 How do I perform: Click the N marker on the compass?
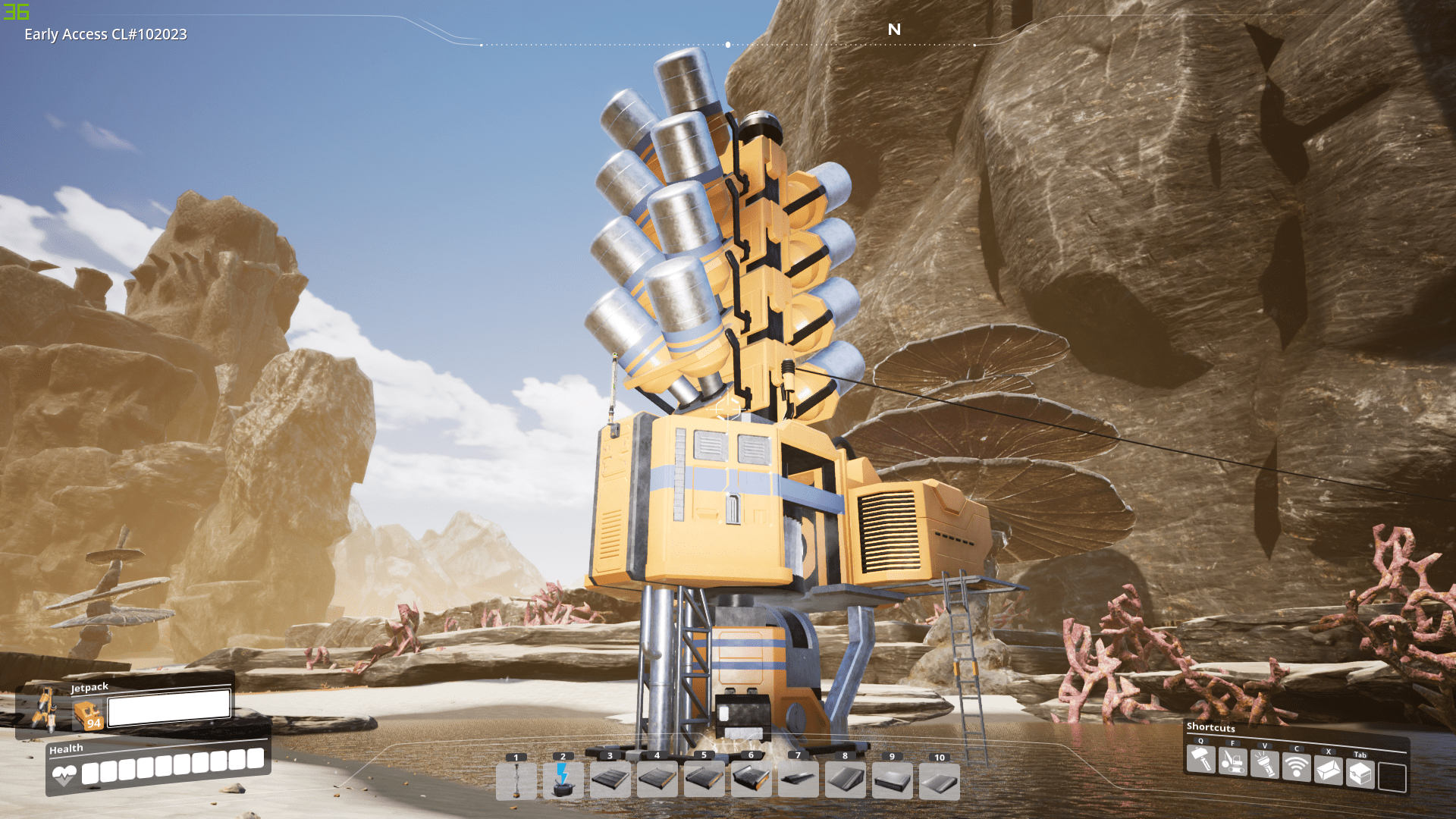(x=894, y=30)
